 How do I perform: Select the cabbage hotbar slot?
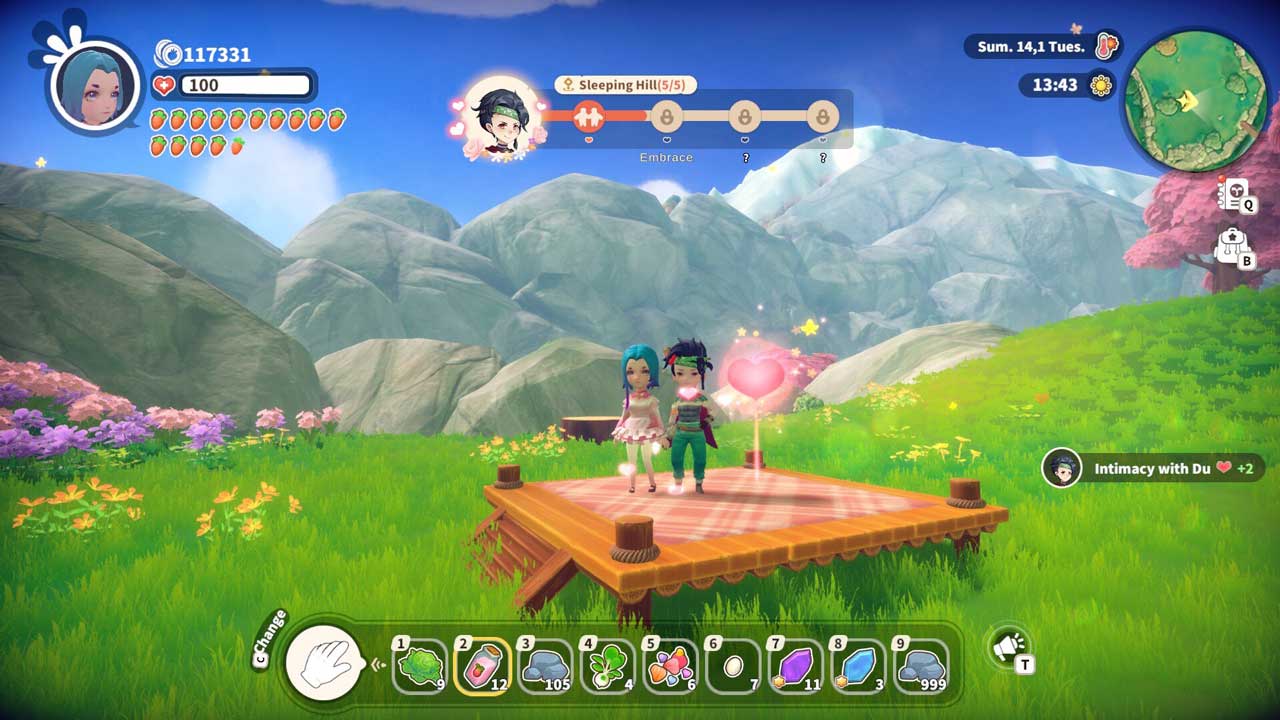(419, 665)
